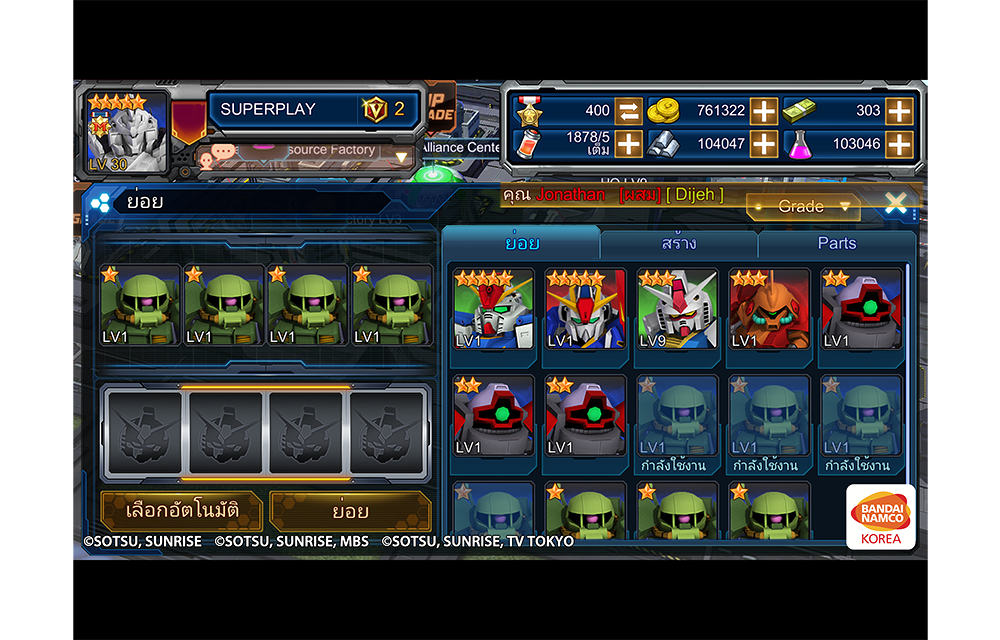Confirm with the orange ย่อย button
1000x640 pixels.
click(x=350, y=511)
